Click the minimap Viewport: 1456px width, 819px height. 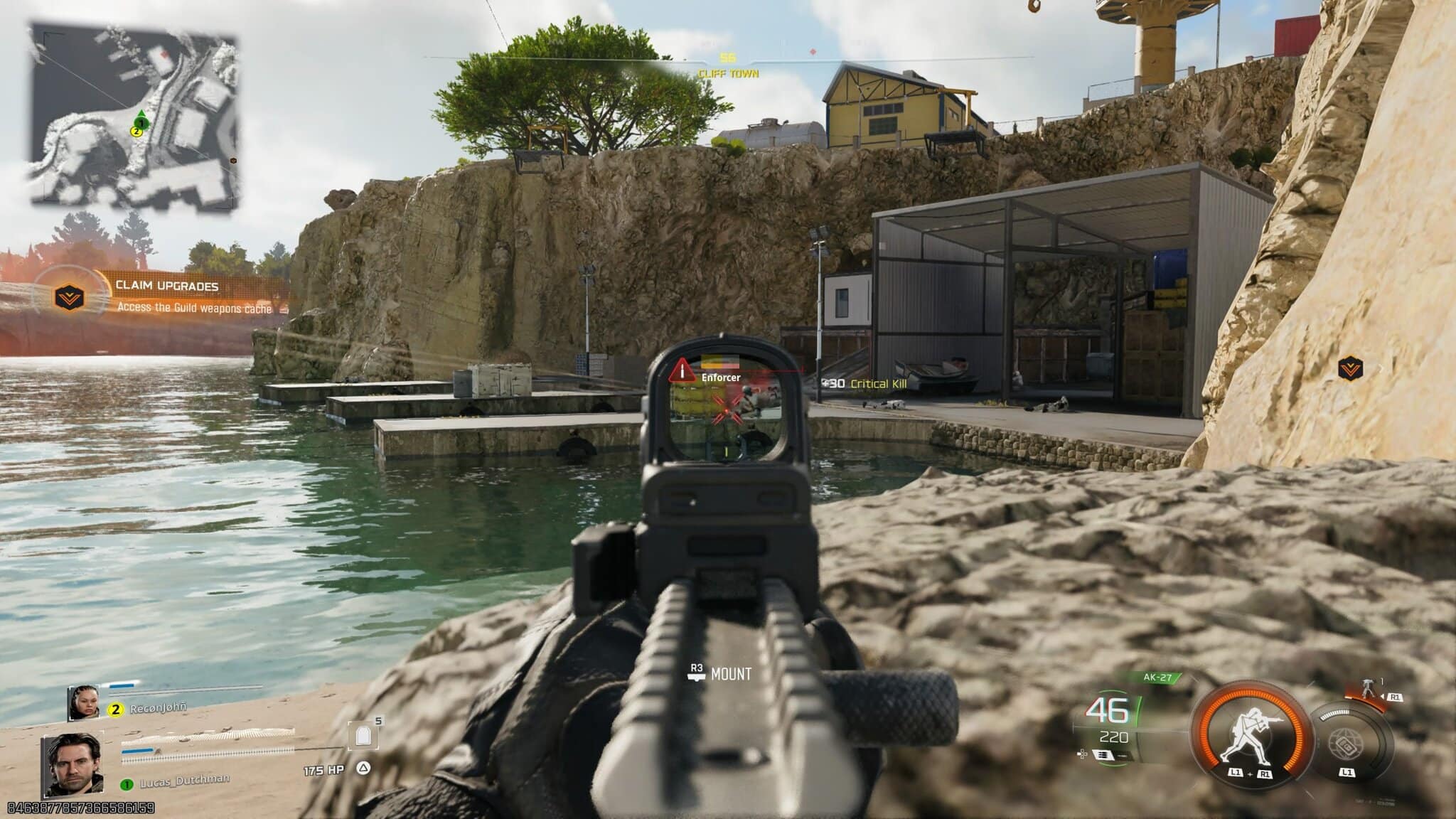point(134,117)
